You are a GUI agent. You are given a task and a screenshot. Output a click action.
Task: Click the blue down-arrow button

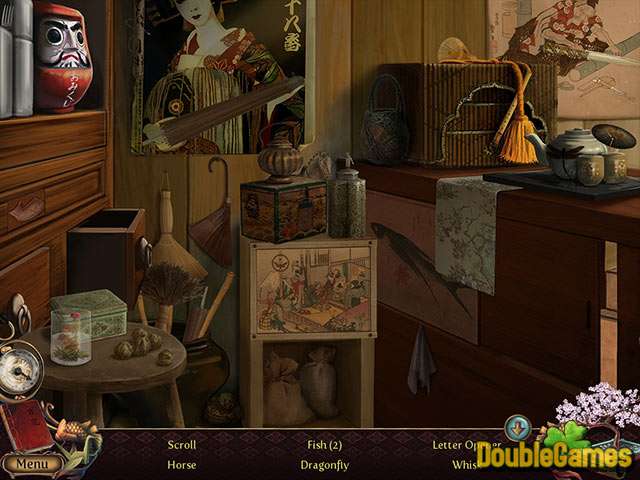(517, 428)
